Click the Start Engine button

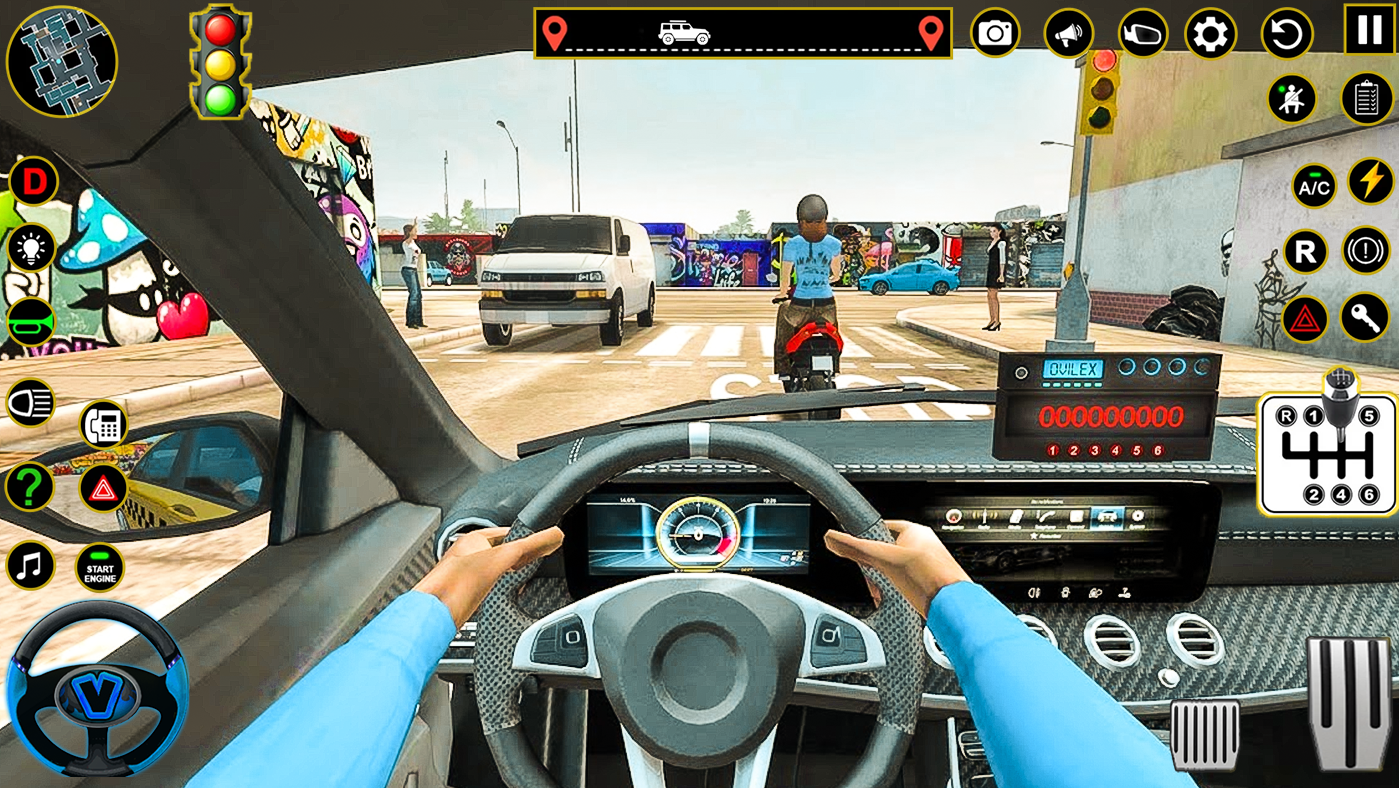pyautogui.click(x=100, y=568)
